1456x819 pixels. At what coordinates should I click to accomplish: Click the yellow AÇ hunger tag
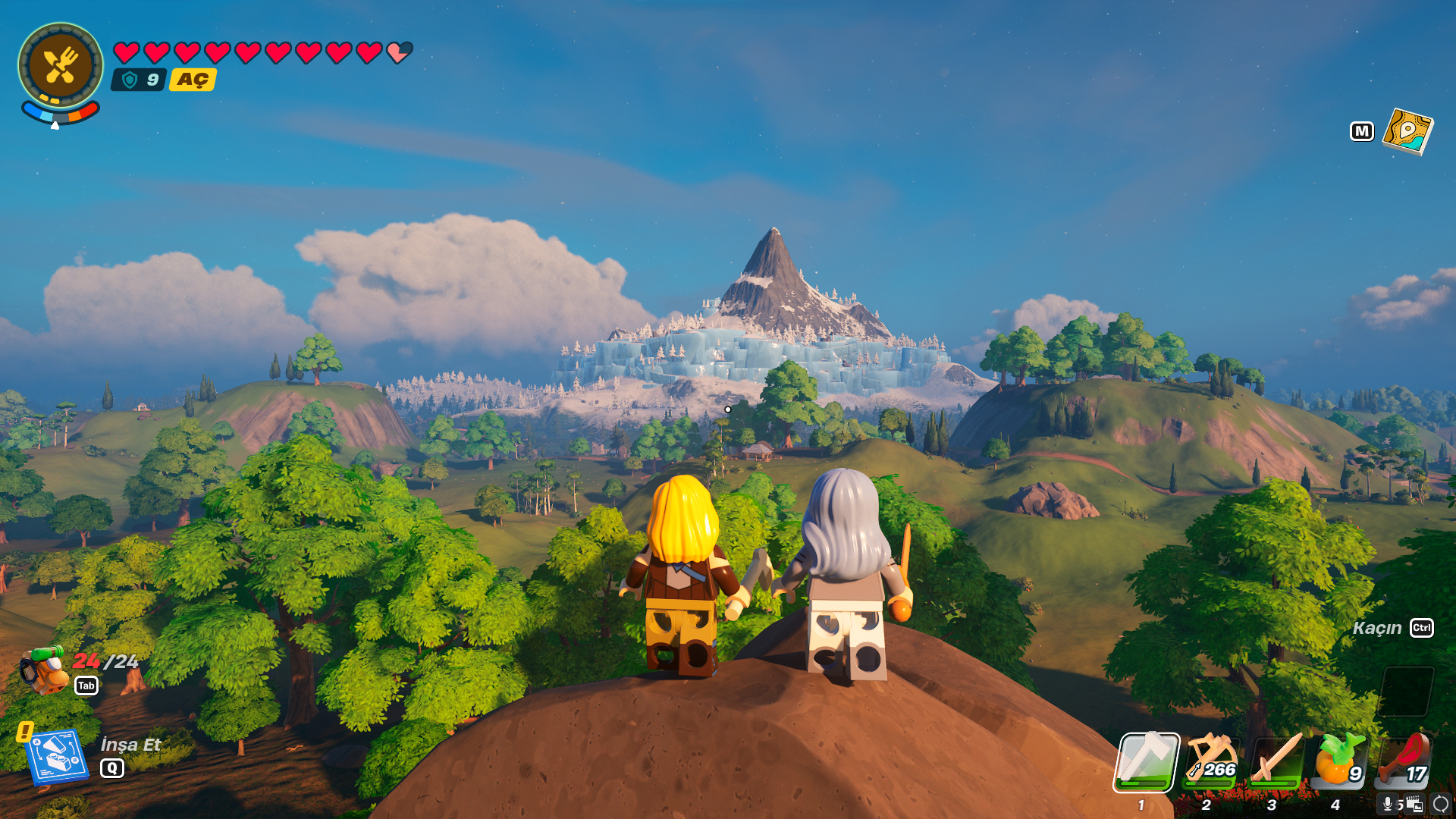click(x=193, y=80)
